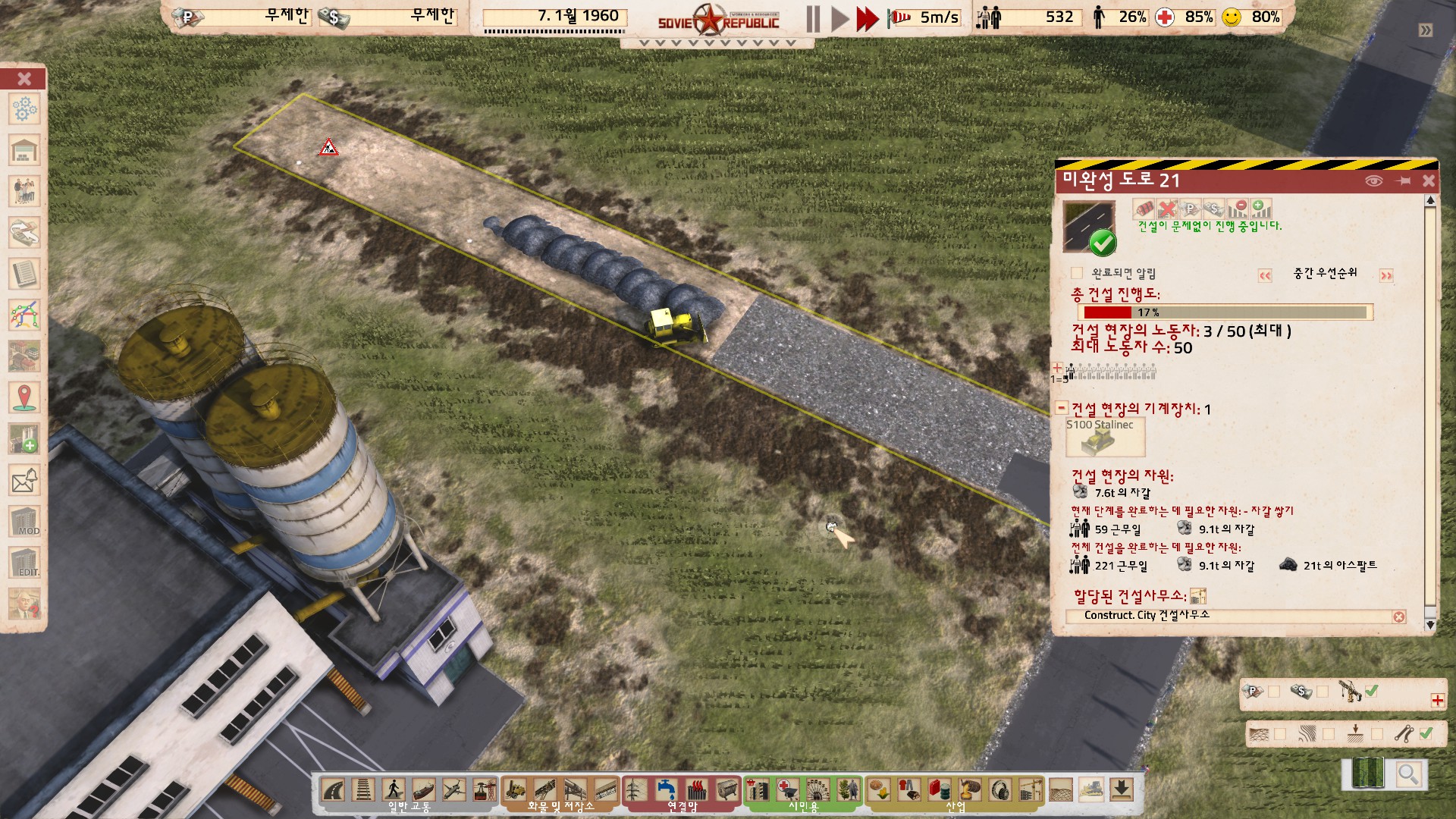Open the bulldozer terrain tool
The image size is (1456, 819).
pyautogui.click(x=1090, y=790)
